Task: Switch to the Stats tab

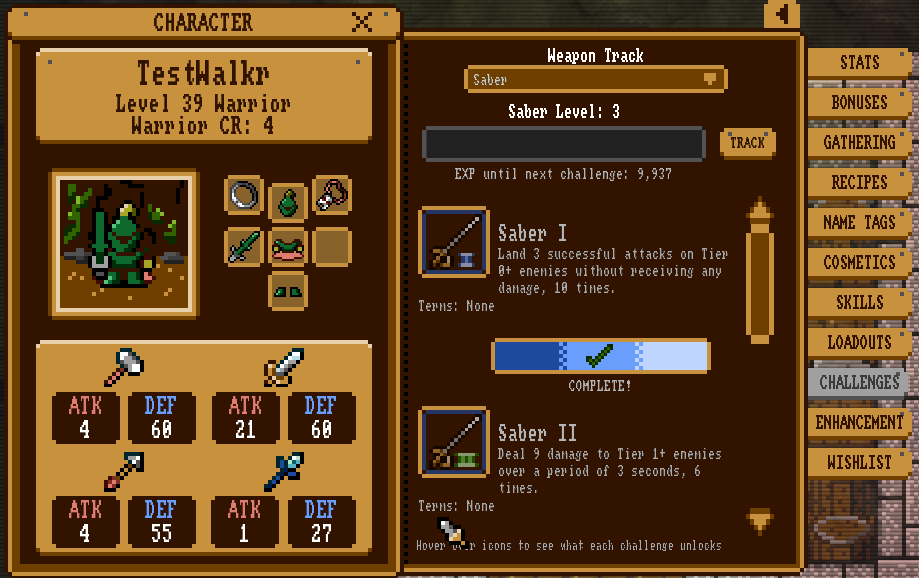Action: point(859,62)
